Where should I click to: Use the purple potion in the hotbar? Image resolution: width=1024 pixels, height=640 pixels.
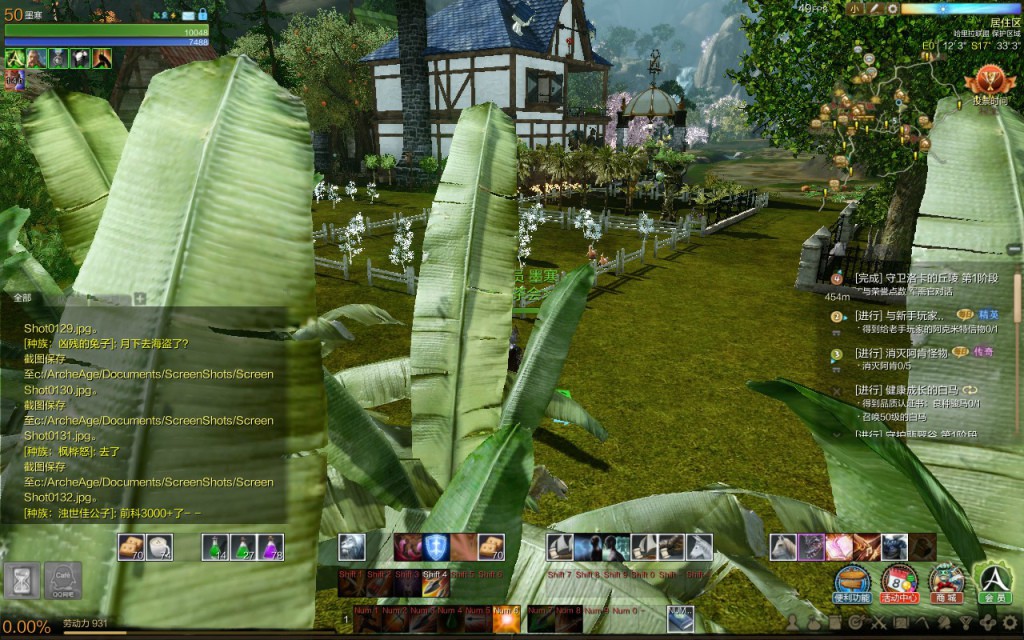tap(271, 547)
